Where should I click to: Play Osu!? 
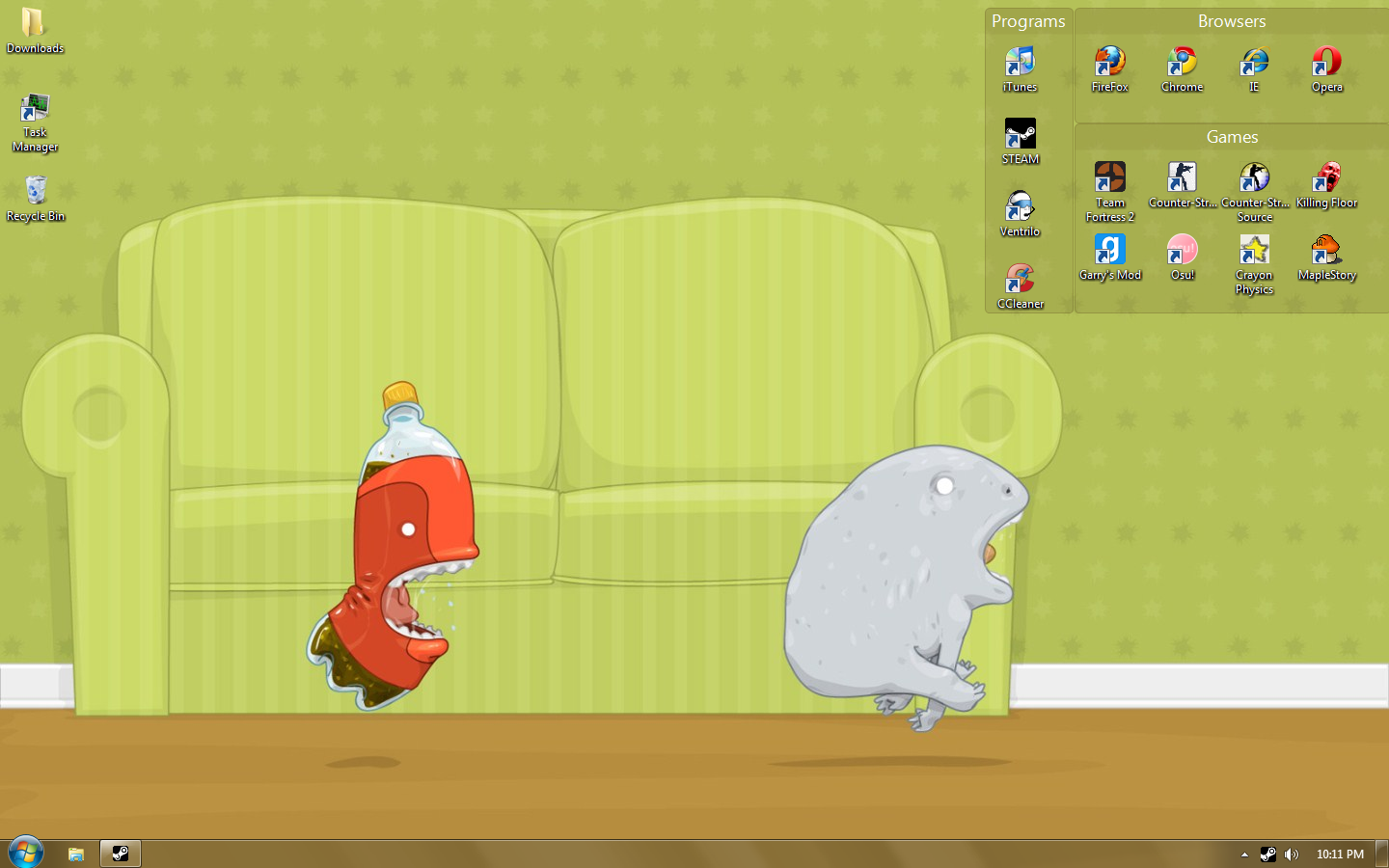point(1182,252)
